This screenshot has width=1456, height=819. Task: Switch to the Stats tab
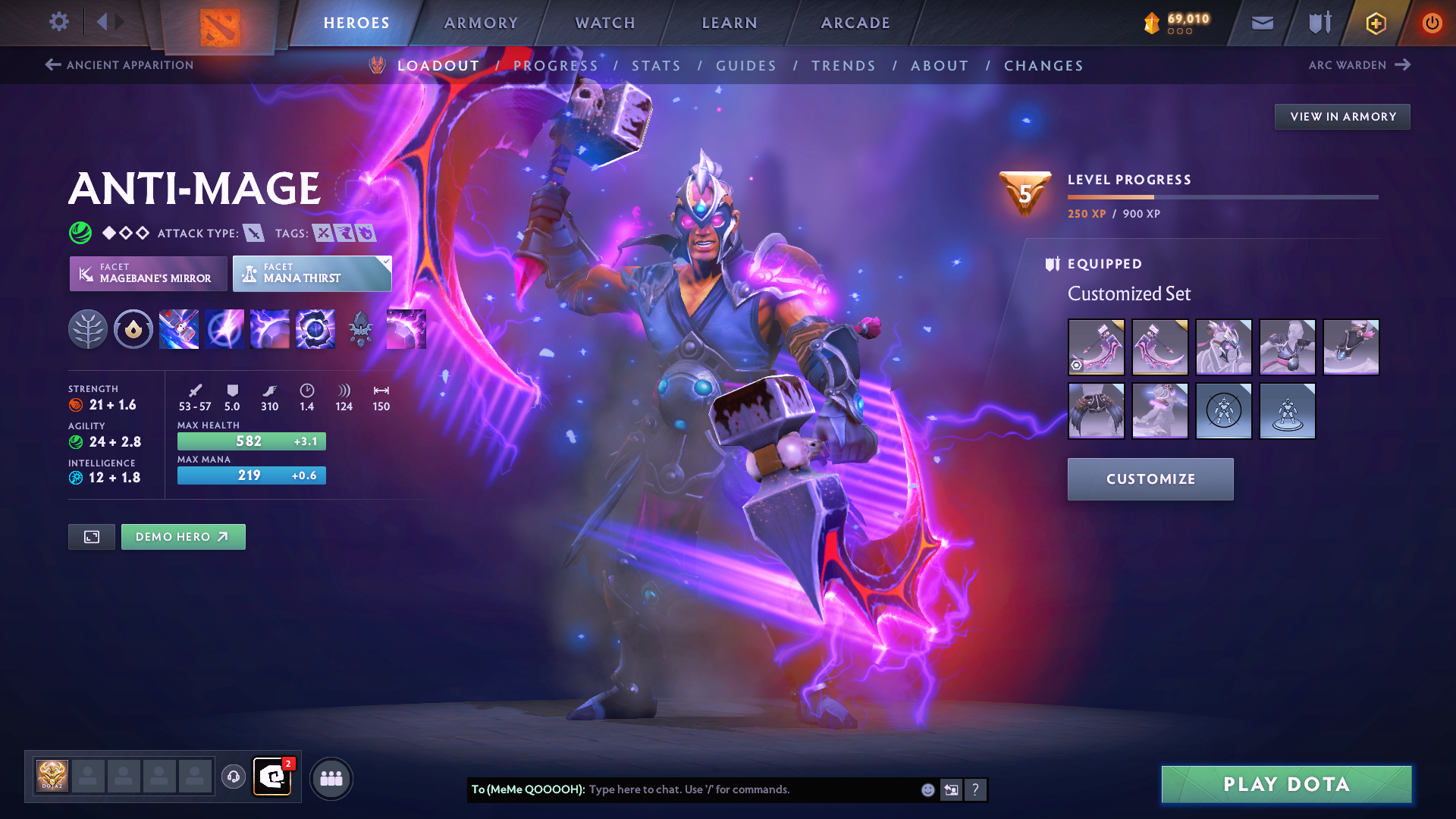pyautogui.click(x=657, y=66)
